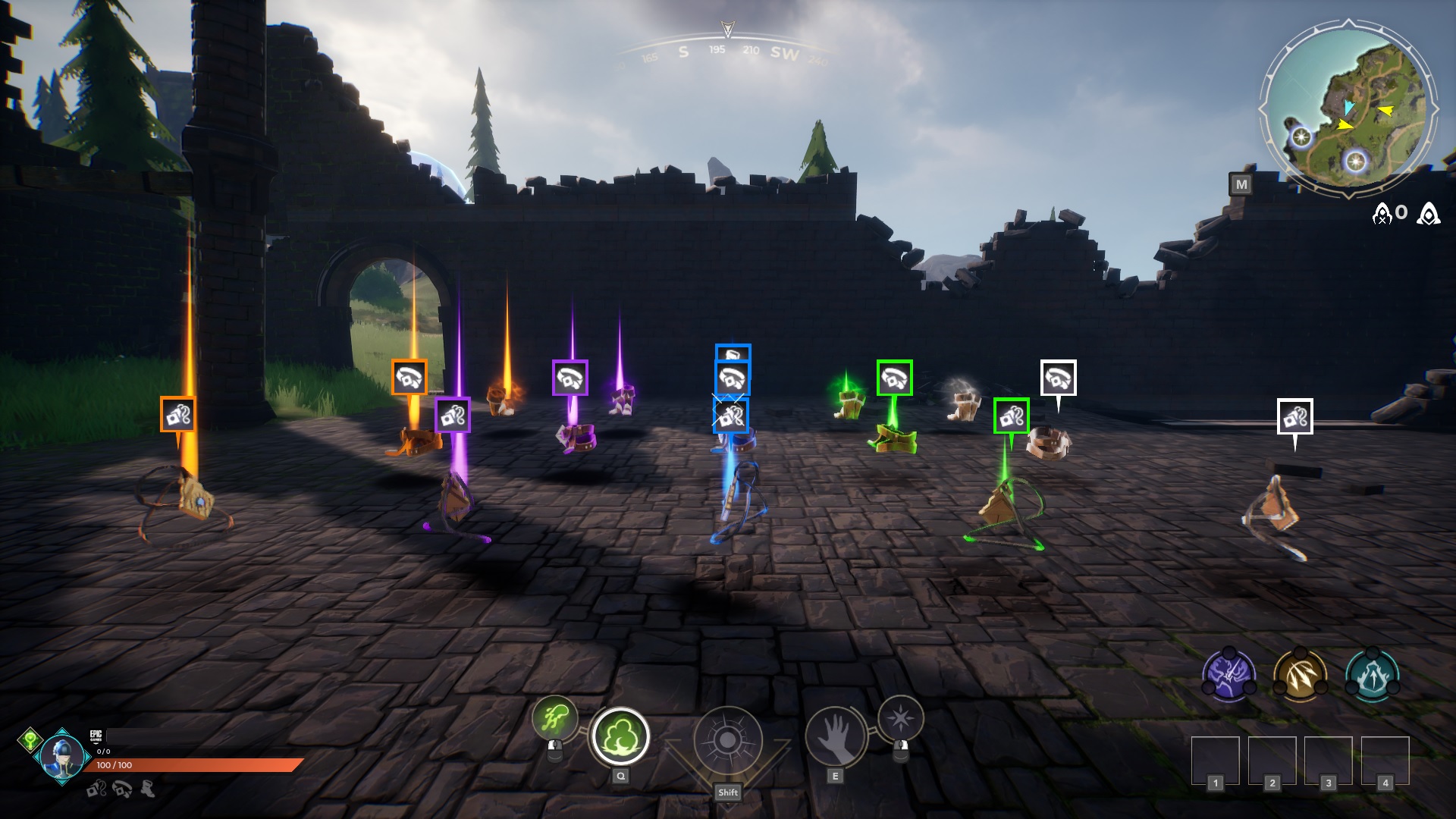Click the empty amulet slot icon near health bar

(x=95, y=789)
